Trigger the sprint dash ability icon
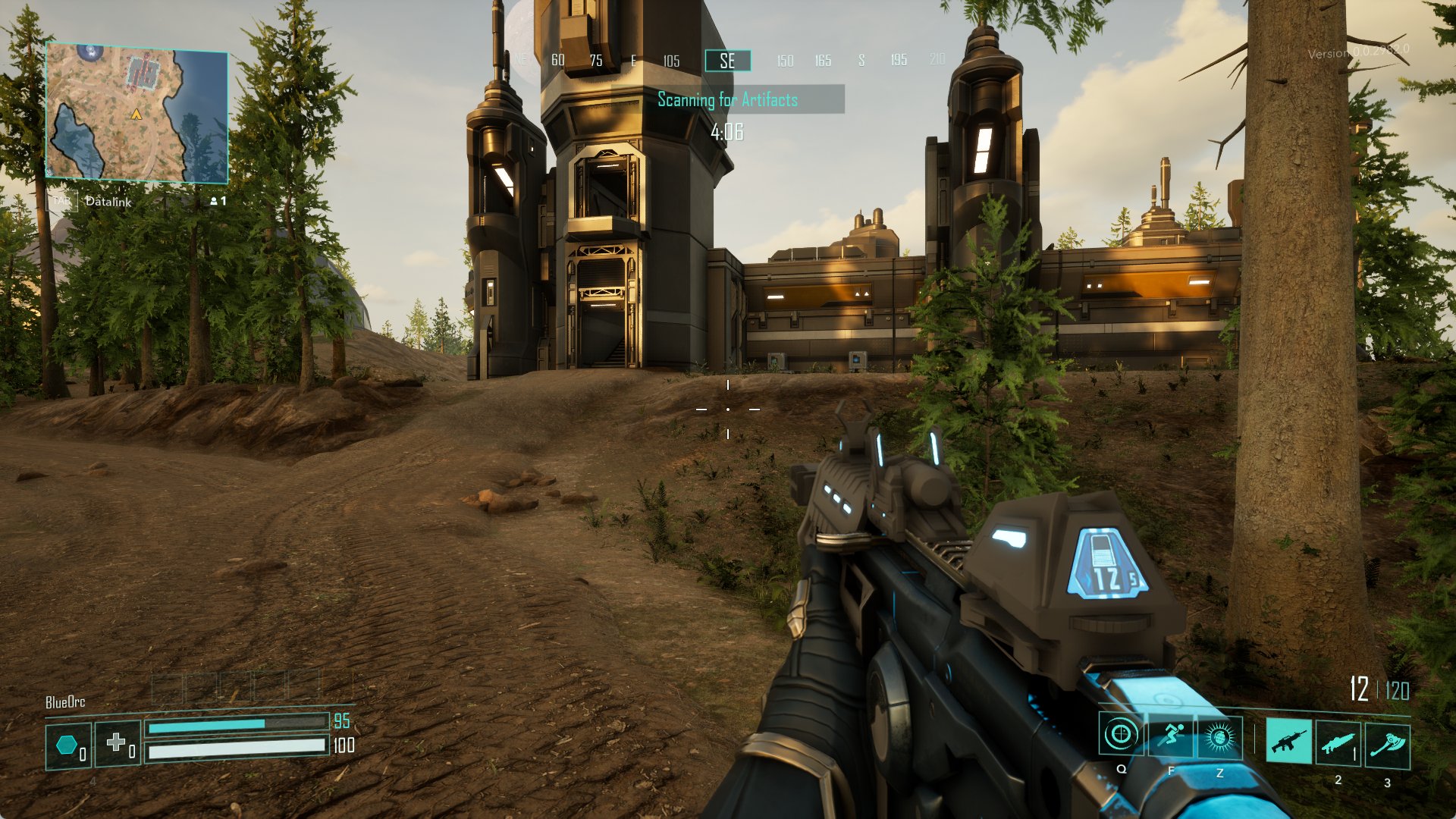 [x=1170, y=735]
